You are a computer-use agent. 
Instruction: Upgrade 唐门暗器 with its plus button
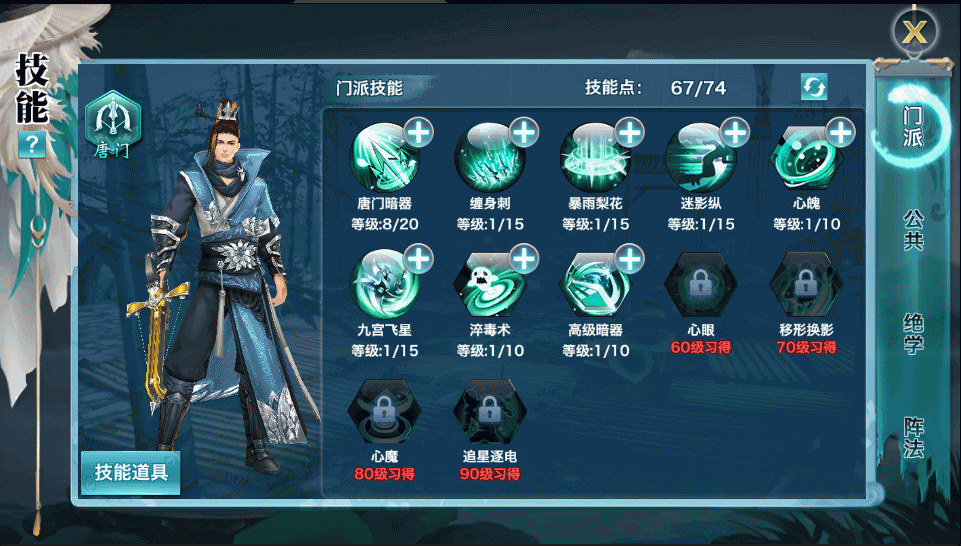(x=418, y=131)
